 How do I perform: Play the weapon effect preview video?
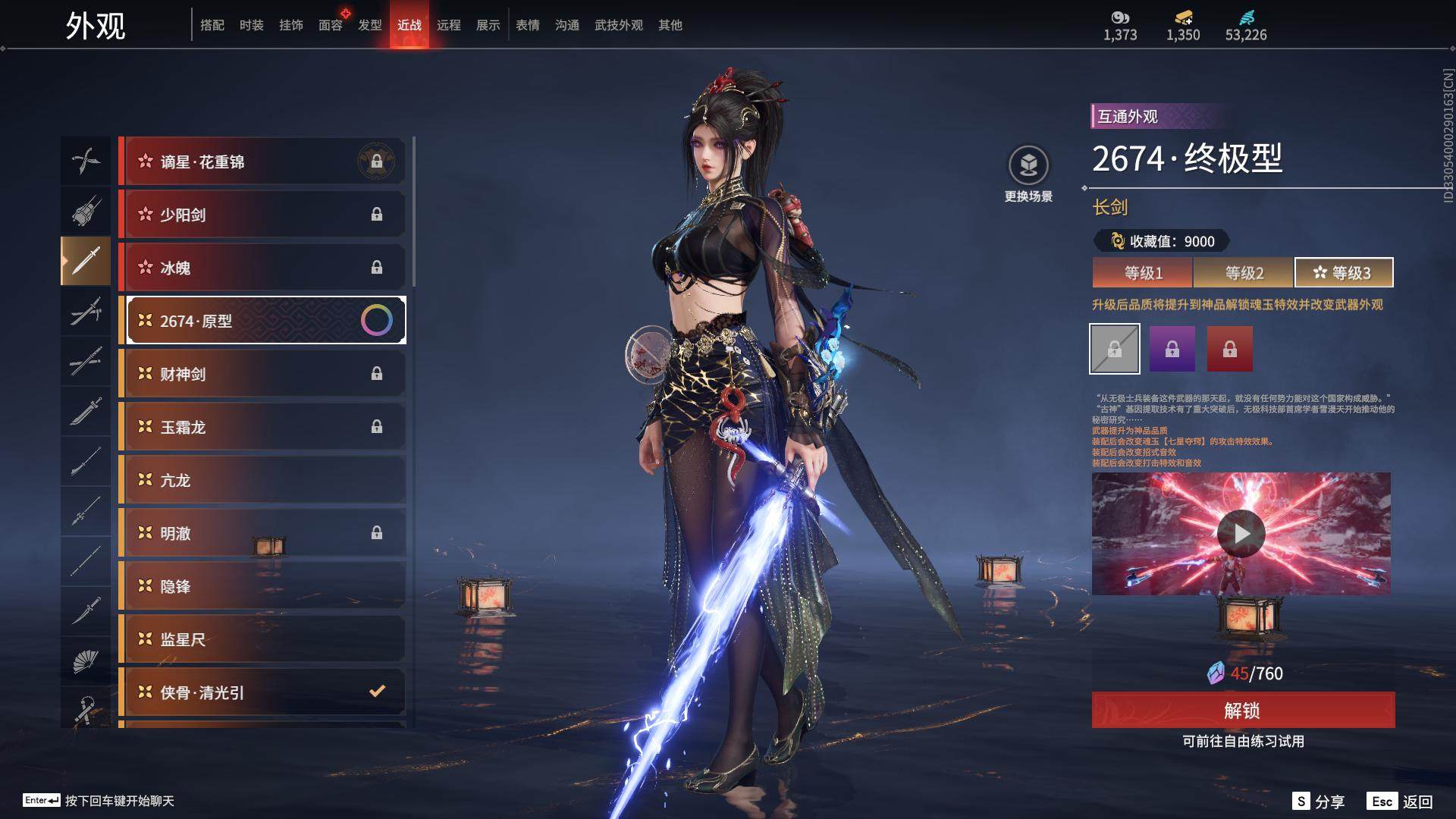[1241, 534]
